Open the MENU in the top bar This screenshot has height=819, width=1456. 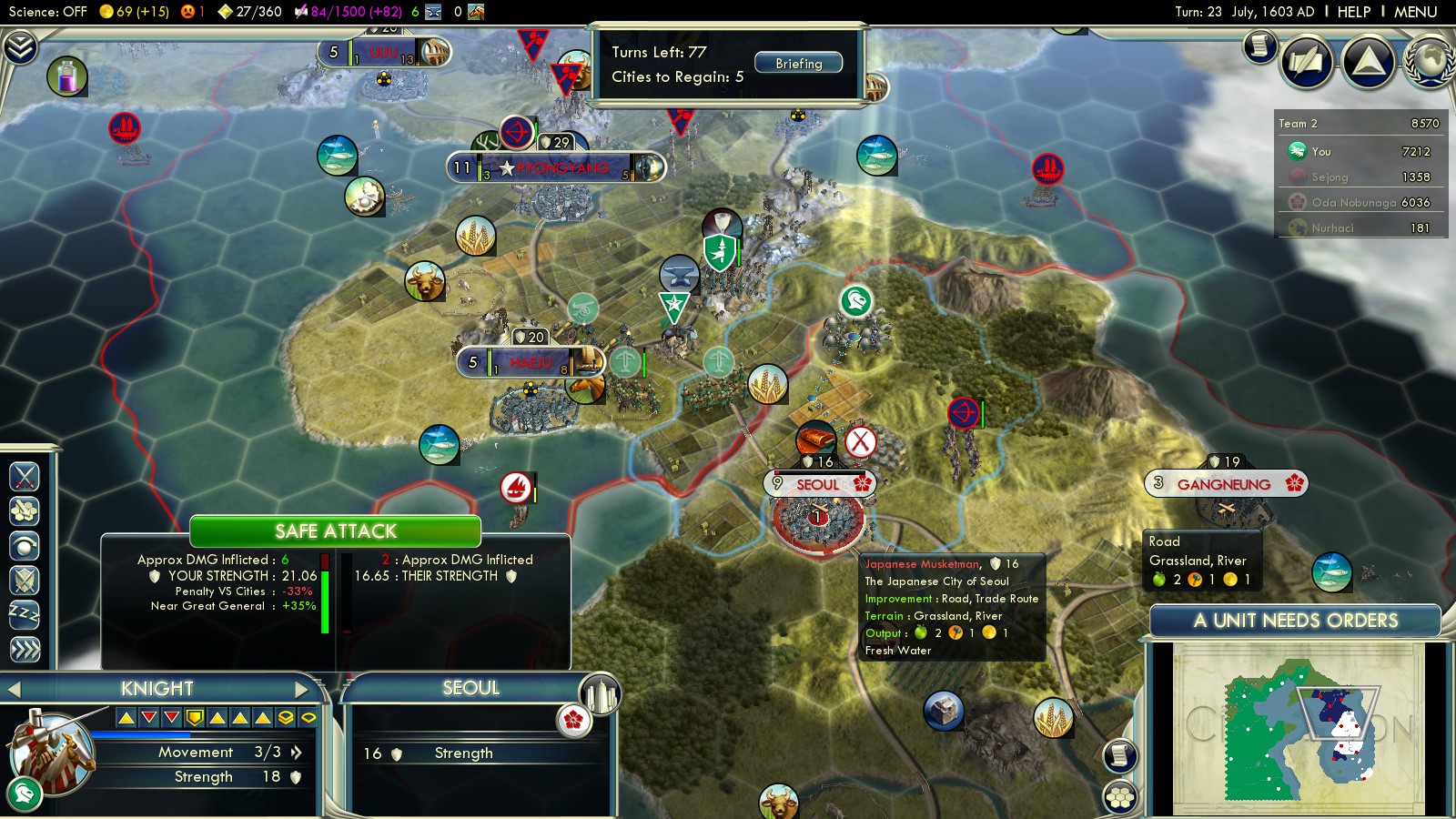(1415, 12)
